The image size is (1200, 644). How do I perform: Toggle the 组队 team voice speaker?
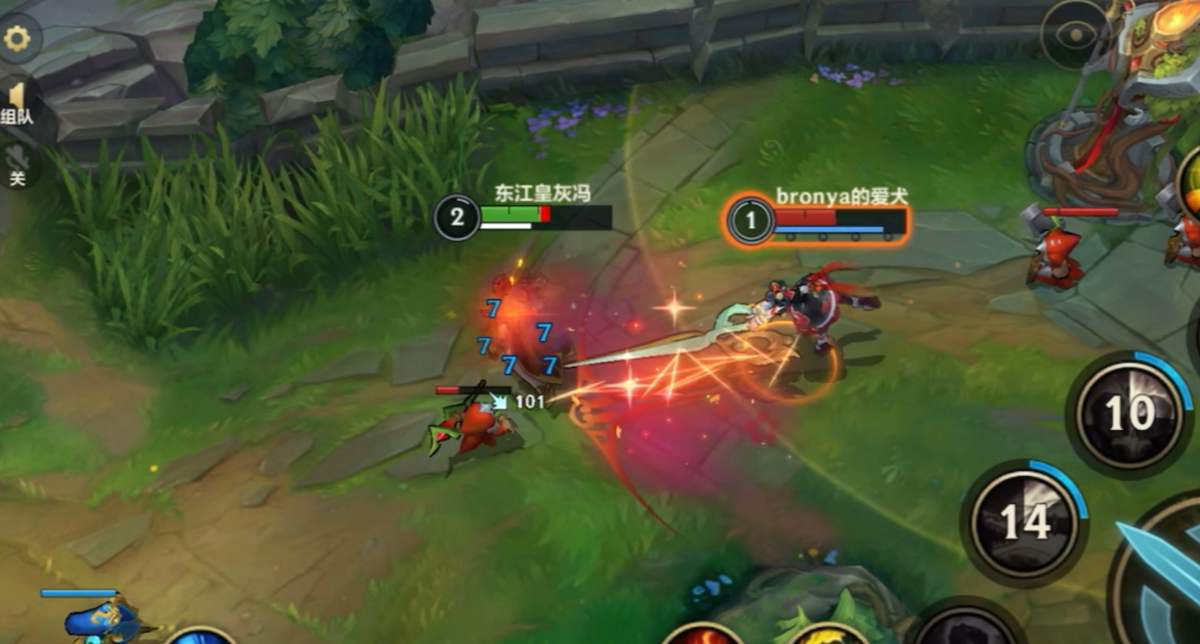point(16,103)
